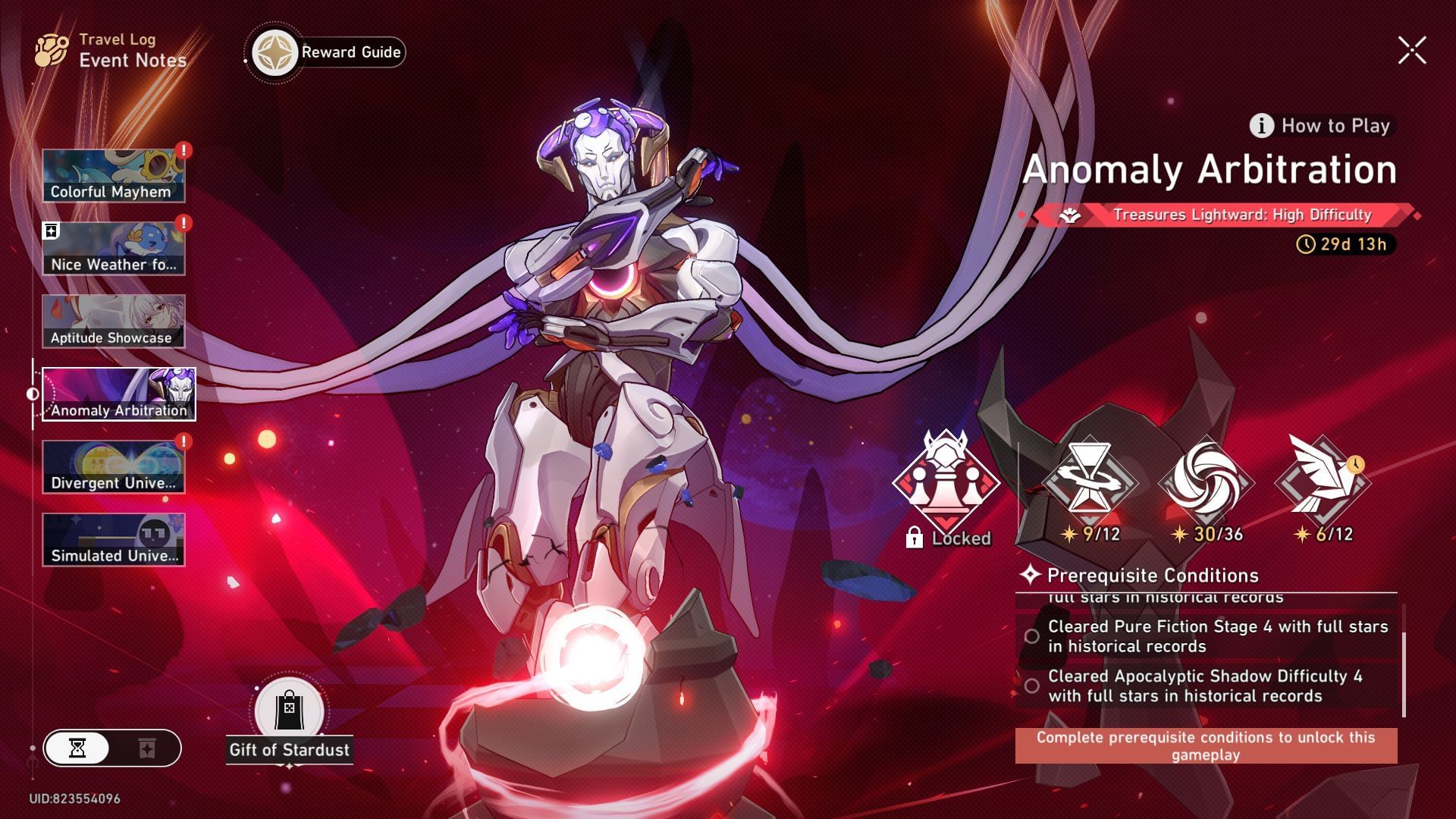
Task: Select the hourglass mode with 9/12 stars
Action: (x=1090, y=482)
